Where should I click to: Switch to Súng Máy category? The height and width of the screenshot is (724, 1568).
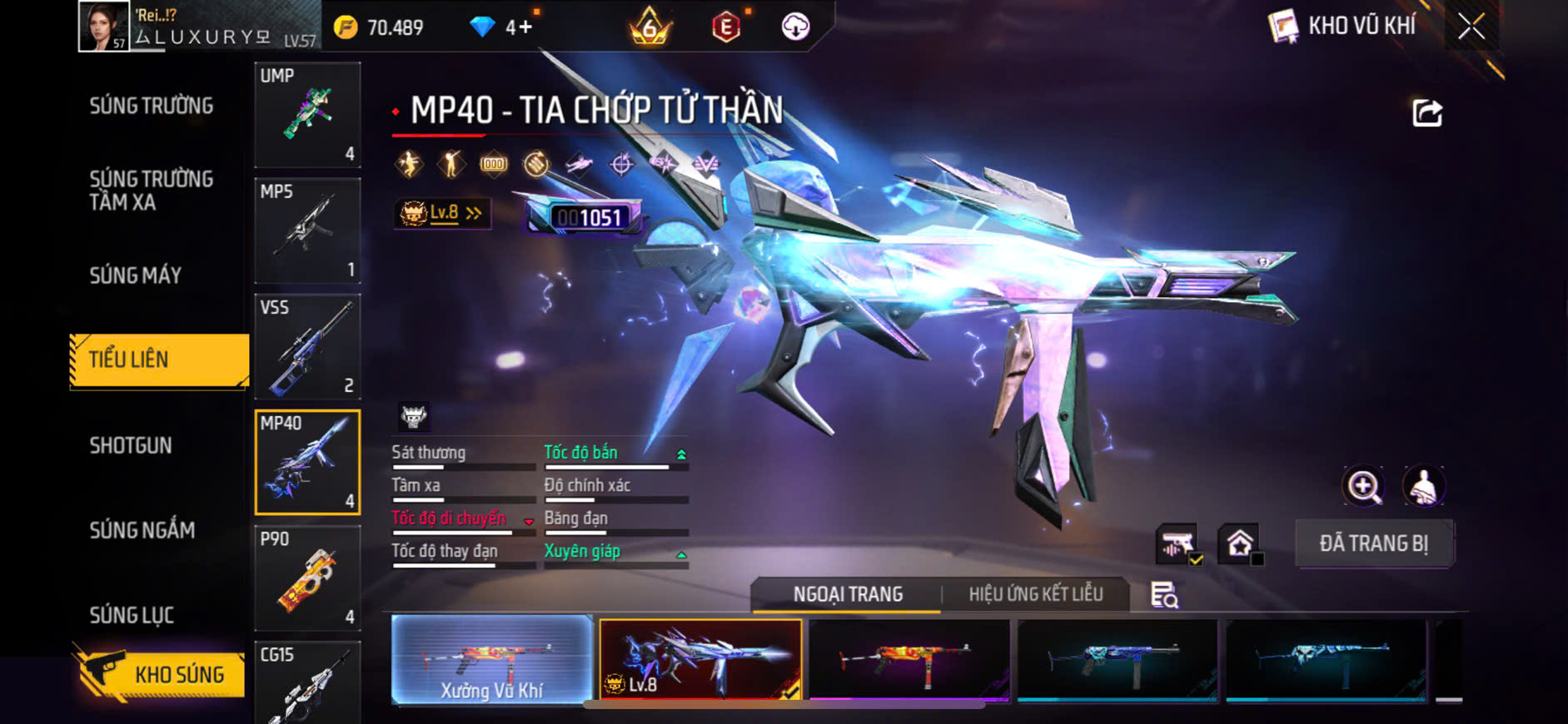click(x=136, y=275)
